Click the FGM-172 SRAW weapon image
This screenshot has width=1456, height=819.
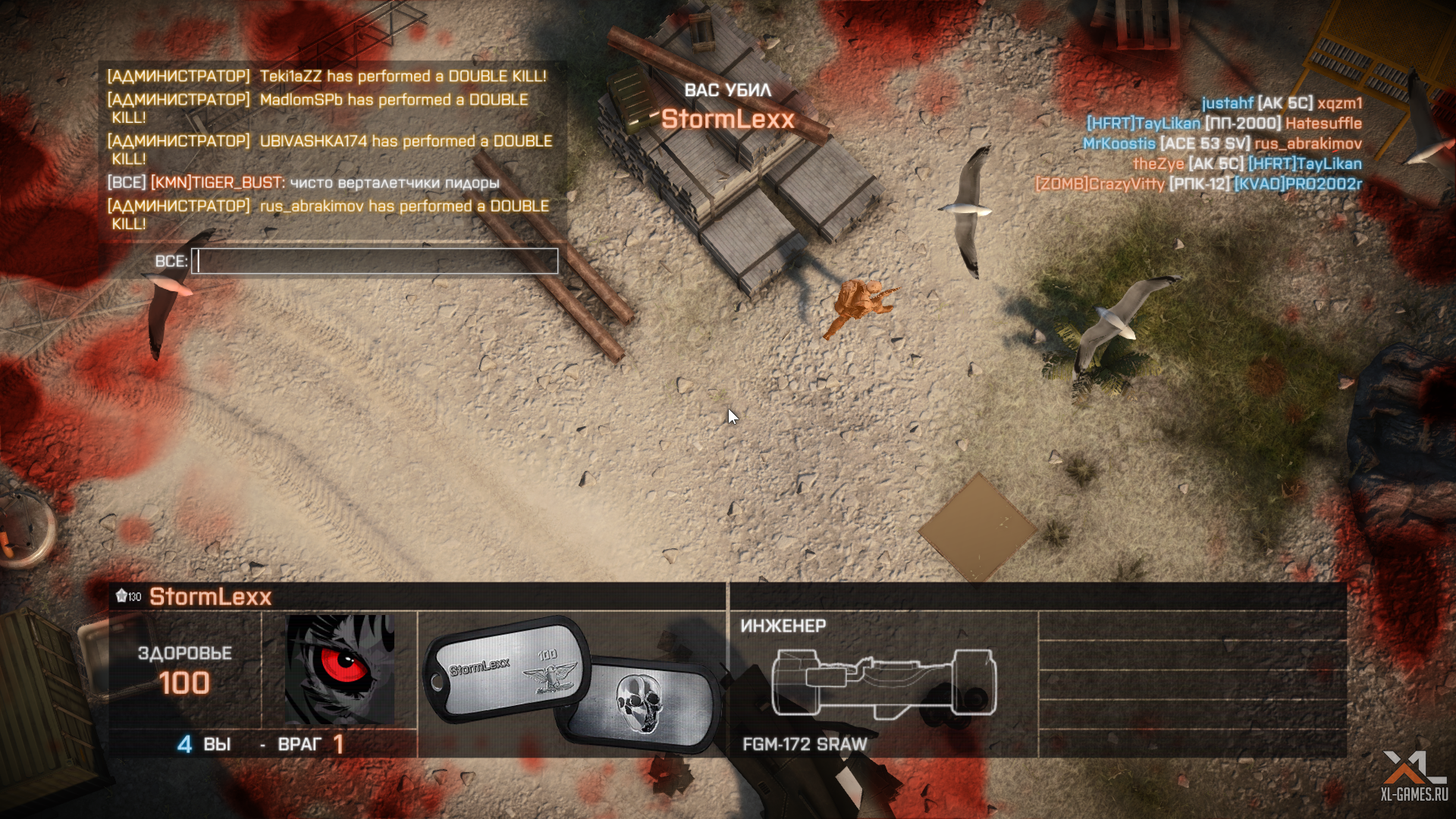pos(883,682)
